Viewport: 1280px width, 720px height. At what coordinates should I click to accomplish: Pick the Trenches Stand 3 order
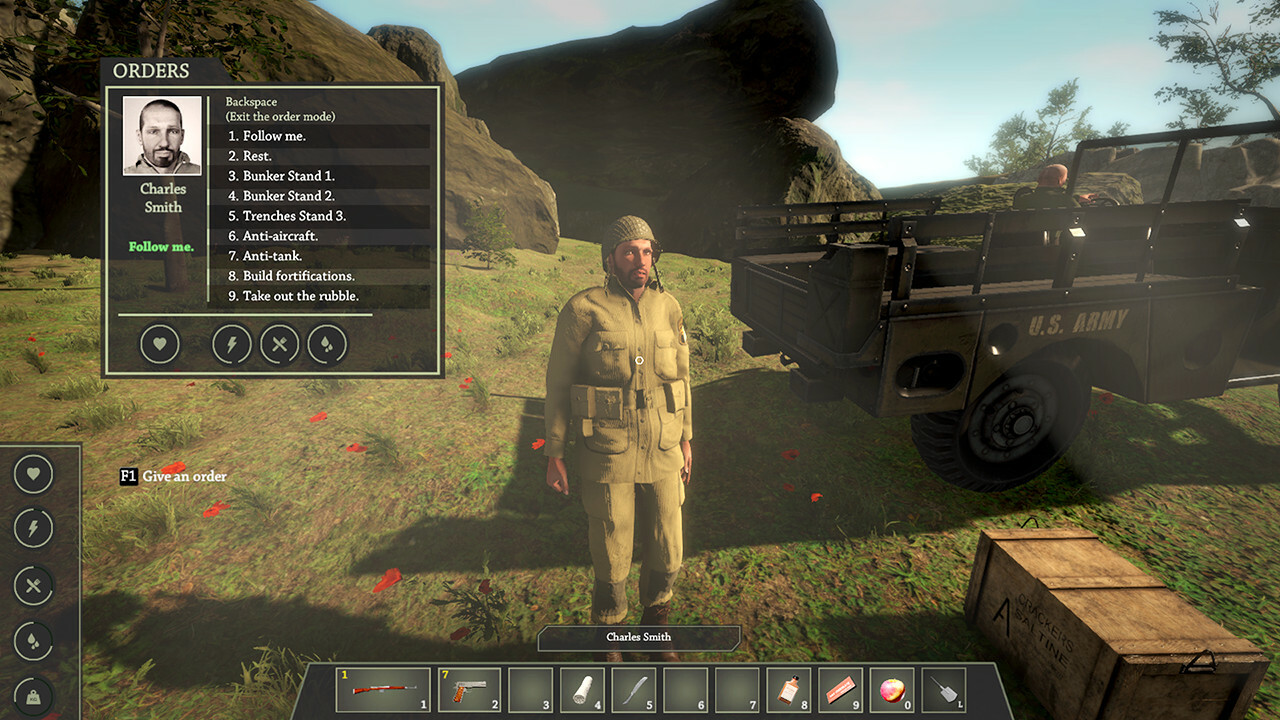point(294,216)
